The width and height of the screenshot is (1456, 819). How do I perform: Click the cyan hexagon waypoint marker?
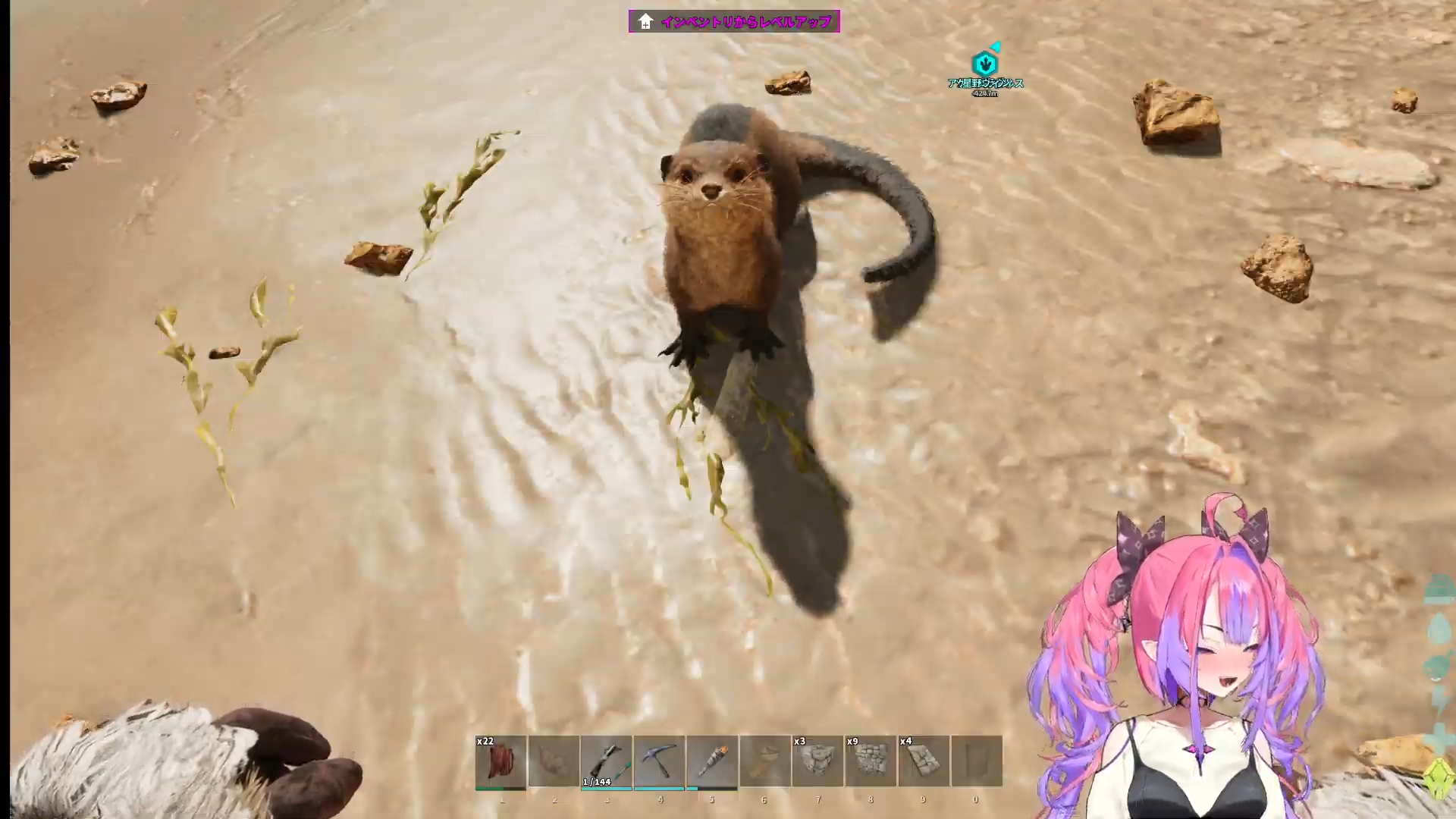point(984,63)
